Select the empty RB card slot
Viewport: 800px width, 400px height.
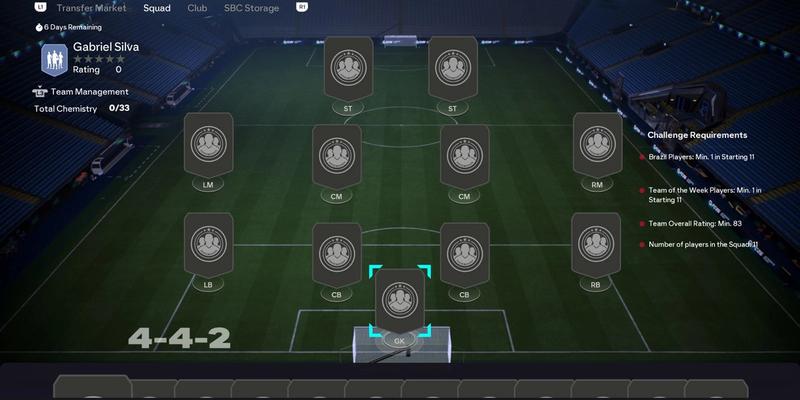[598, 246]
